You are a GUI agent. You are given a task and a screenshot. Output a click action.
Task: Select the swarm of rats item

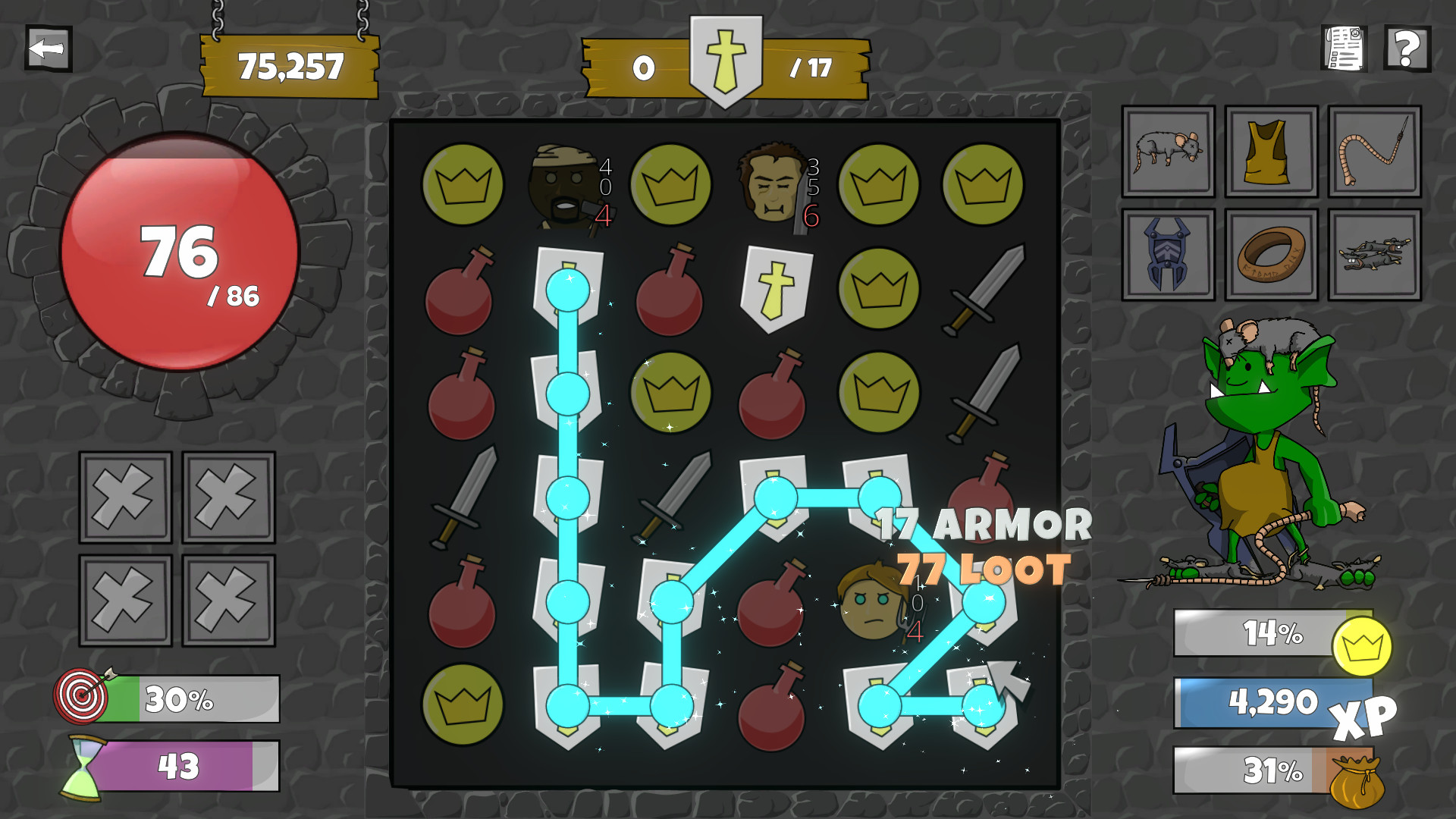click(x=1373, y=256)
